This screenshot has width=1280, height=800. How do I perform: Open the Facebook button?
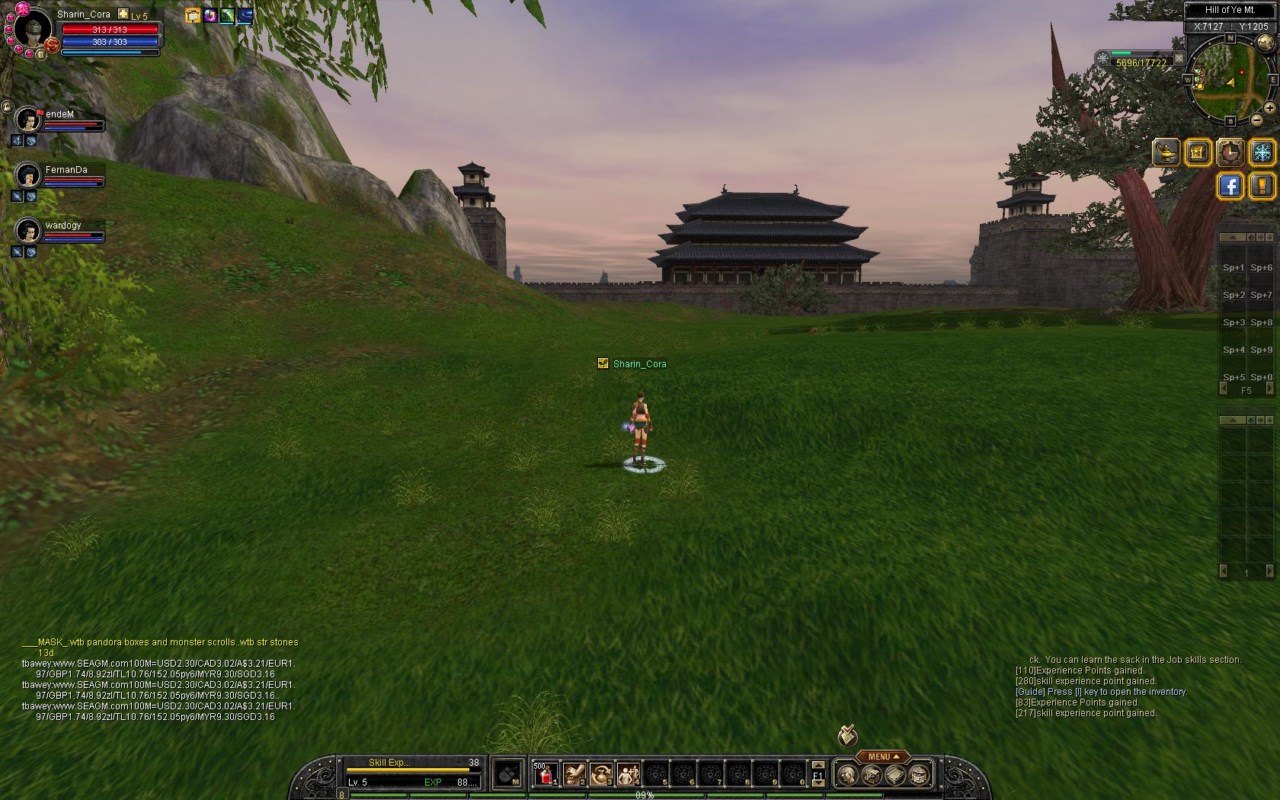(1230, 185)
